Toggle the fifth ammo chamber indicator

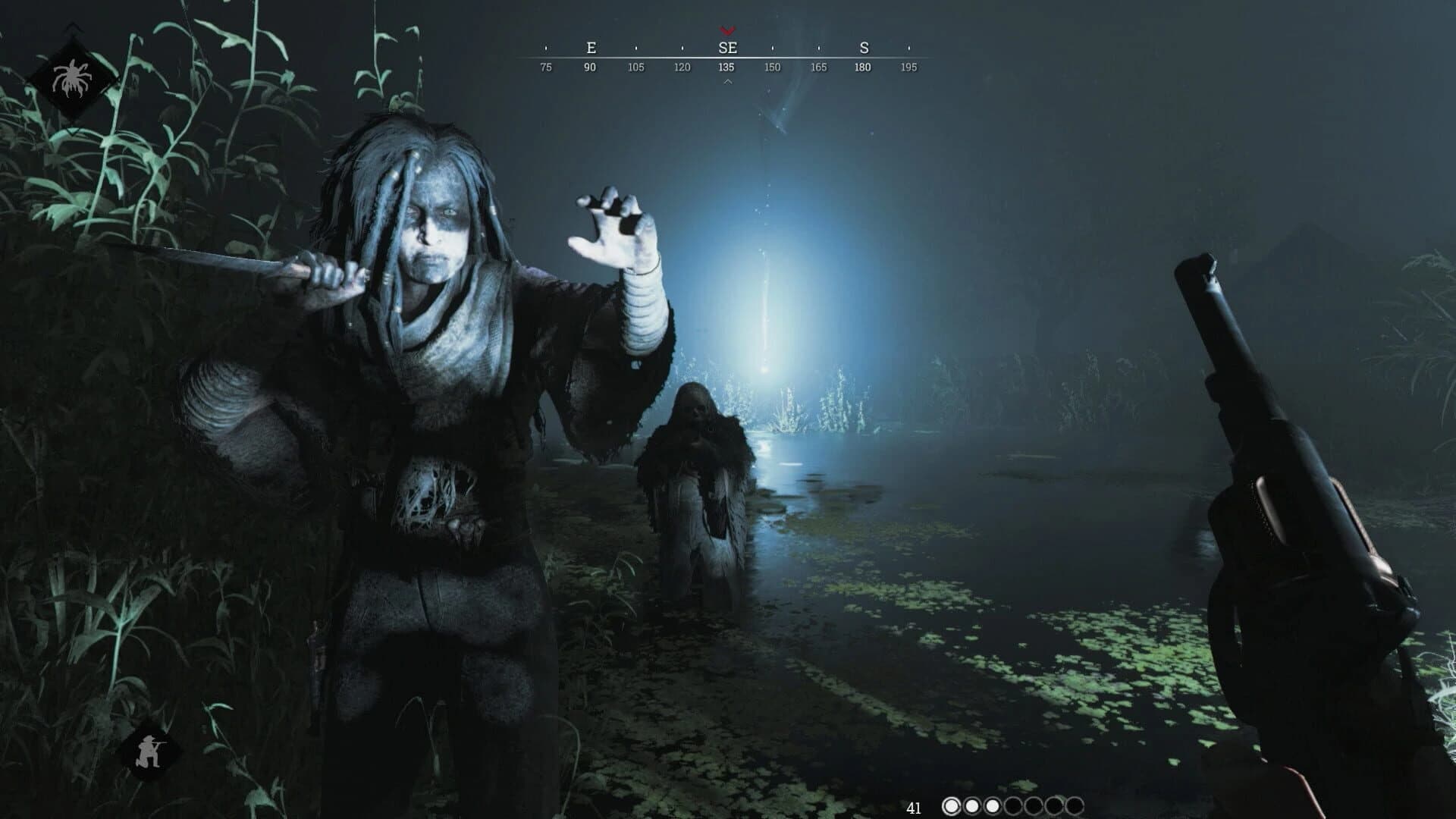pyautogui.click(x=1034, y=805)
